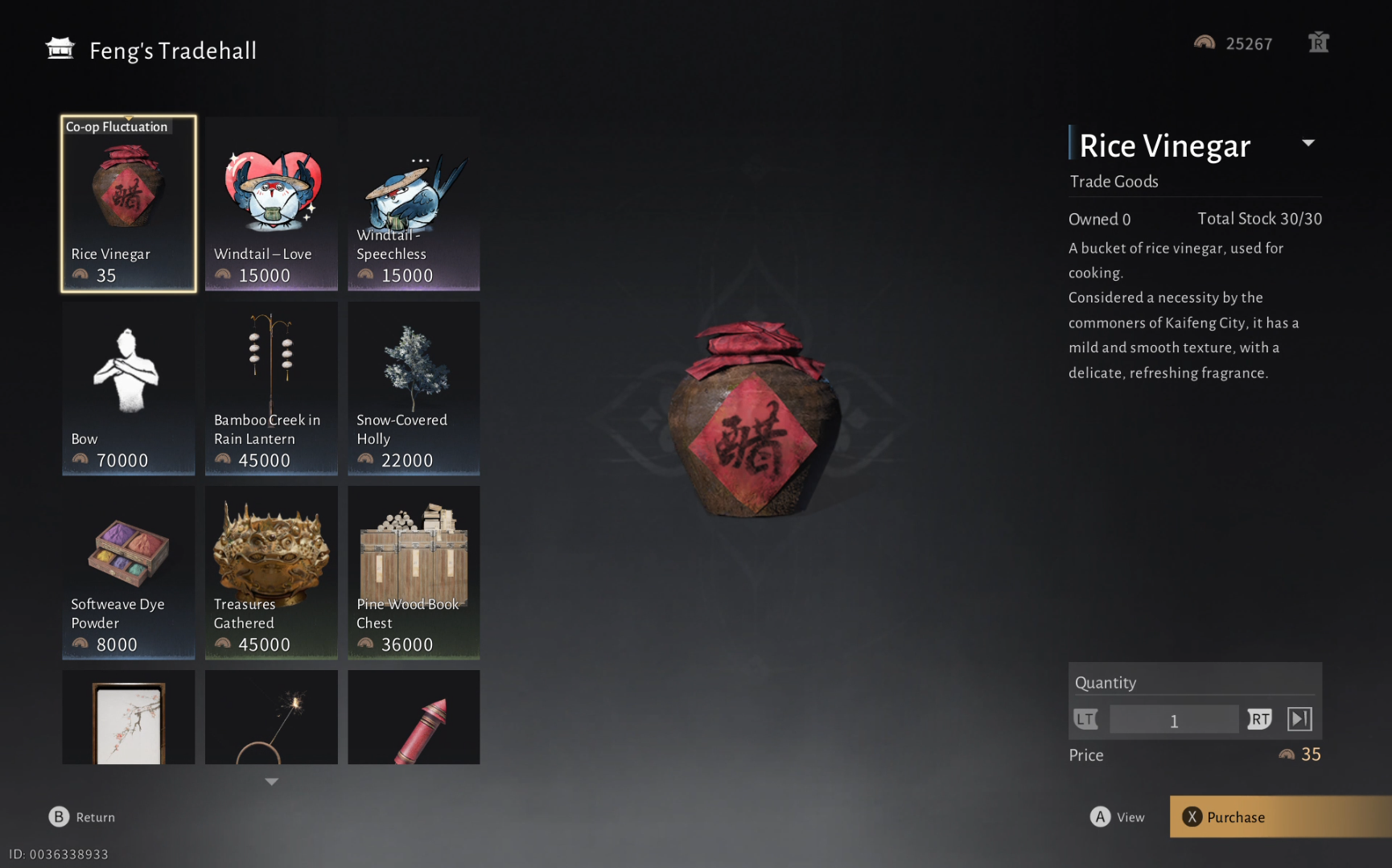The width and height of the screenshot is (1392, 868).
Task: Select the Windtail – Speechless sticker
Action: (414, 204)
